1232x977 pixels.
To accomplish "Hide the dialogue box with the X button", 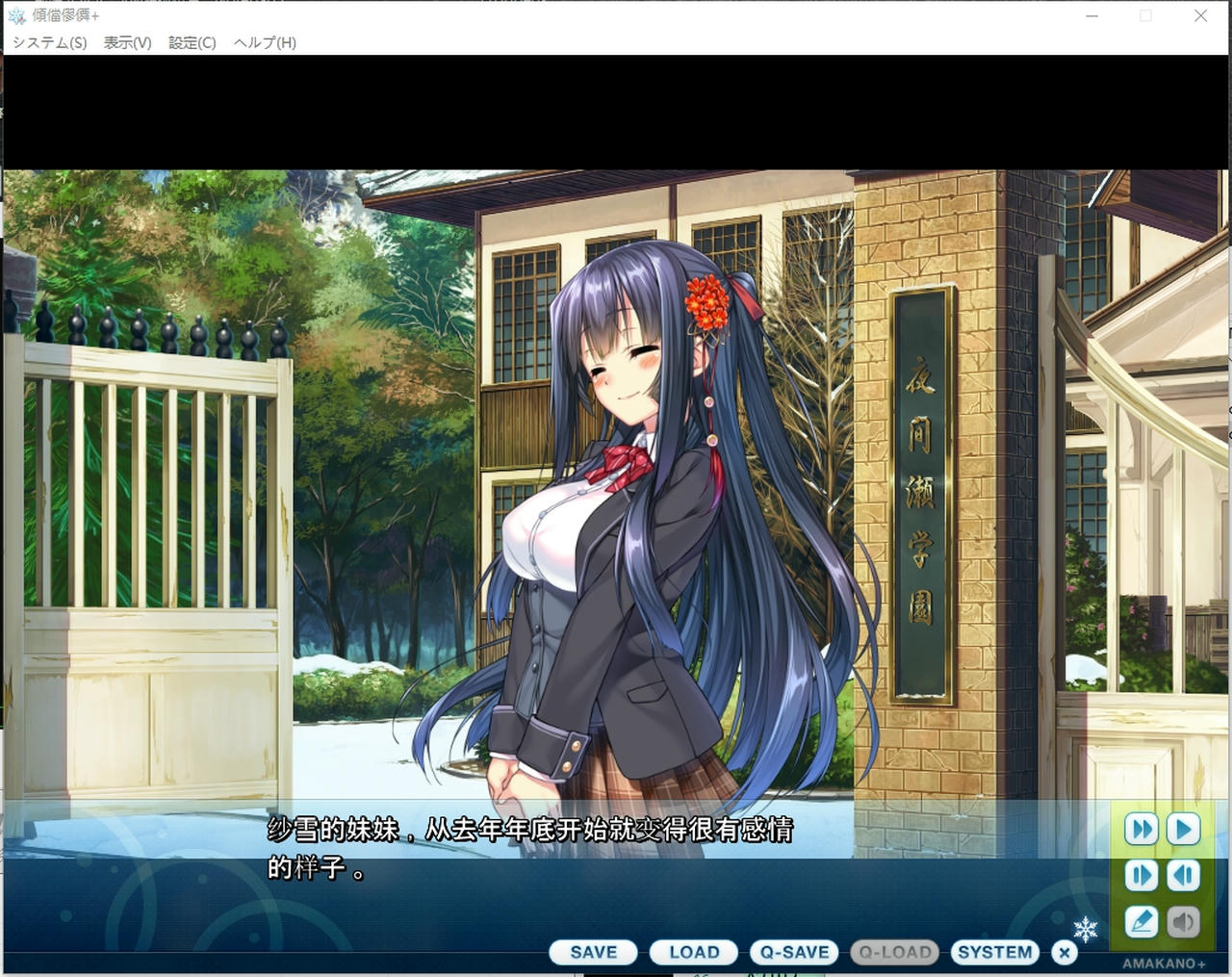I will 1064,952.
